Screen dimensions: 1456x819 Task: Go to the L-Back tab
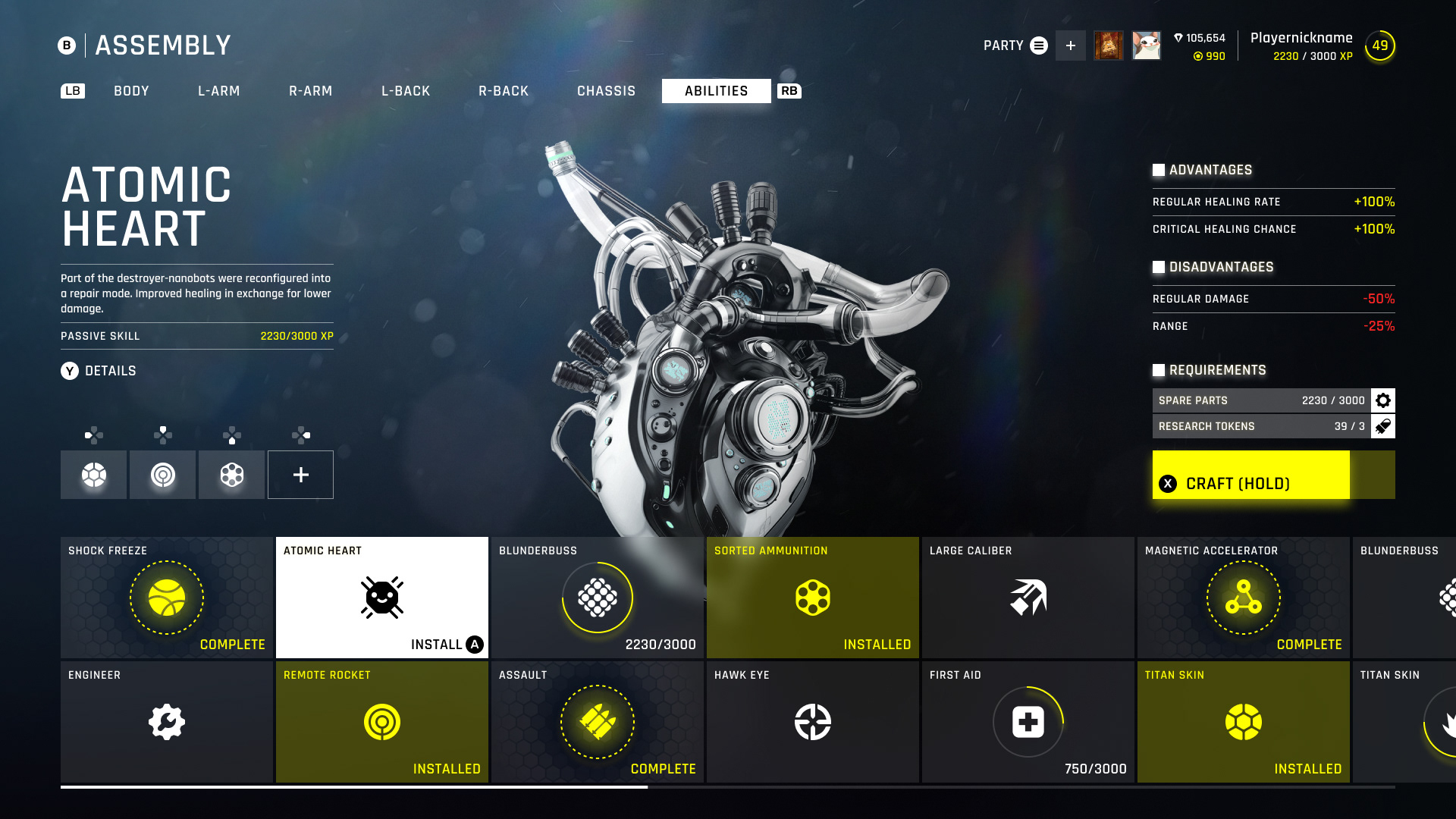(x=406, y=91)
